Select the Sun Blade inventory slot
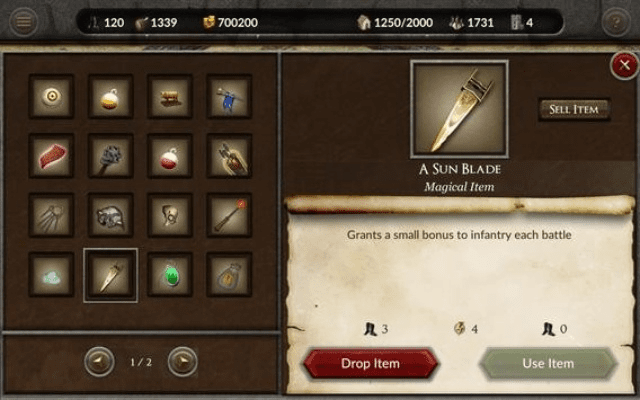Viewport: 640px width, 400px height. click(x=110, y=274)
